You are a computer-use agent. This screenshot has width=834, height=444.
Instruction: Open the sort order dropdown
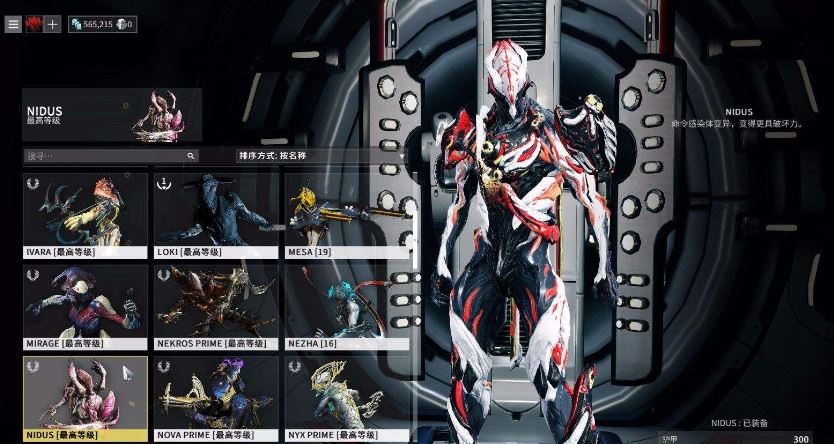pos(322,156)
